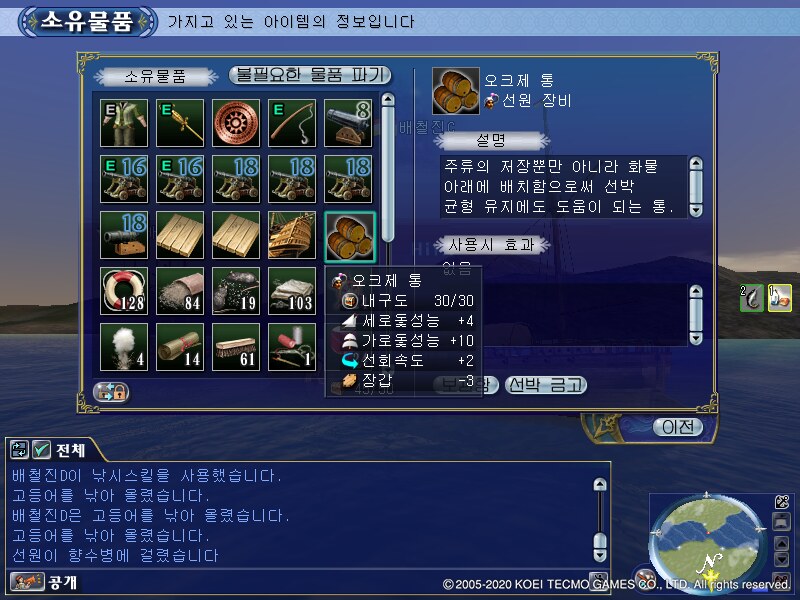Open the 선박 금고 ship vault
Viewport: 800px width, 600px height.
tap(545, 385)
